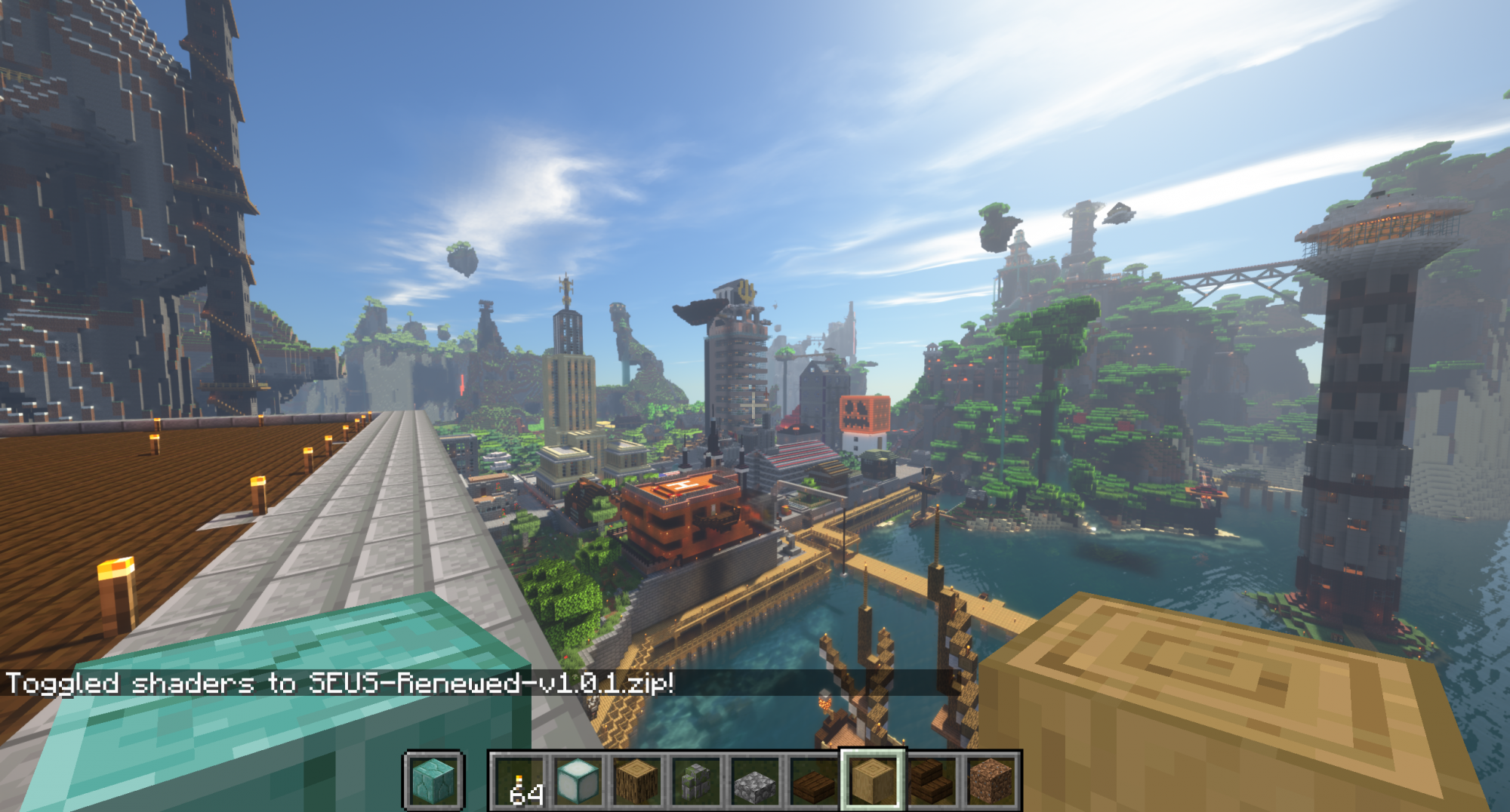Viewport: 1510px width, 812px height.
Task: Pick the mossy stone brick stairs slot
Action: point(696,781)
